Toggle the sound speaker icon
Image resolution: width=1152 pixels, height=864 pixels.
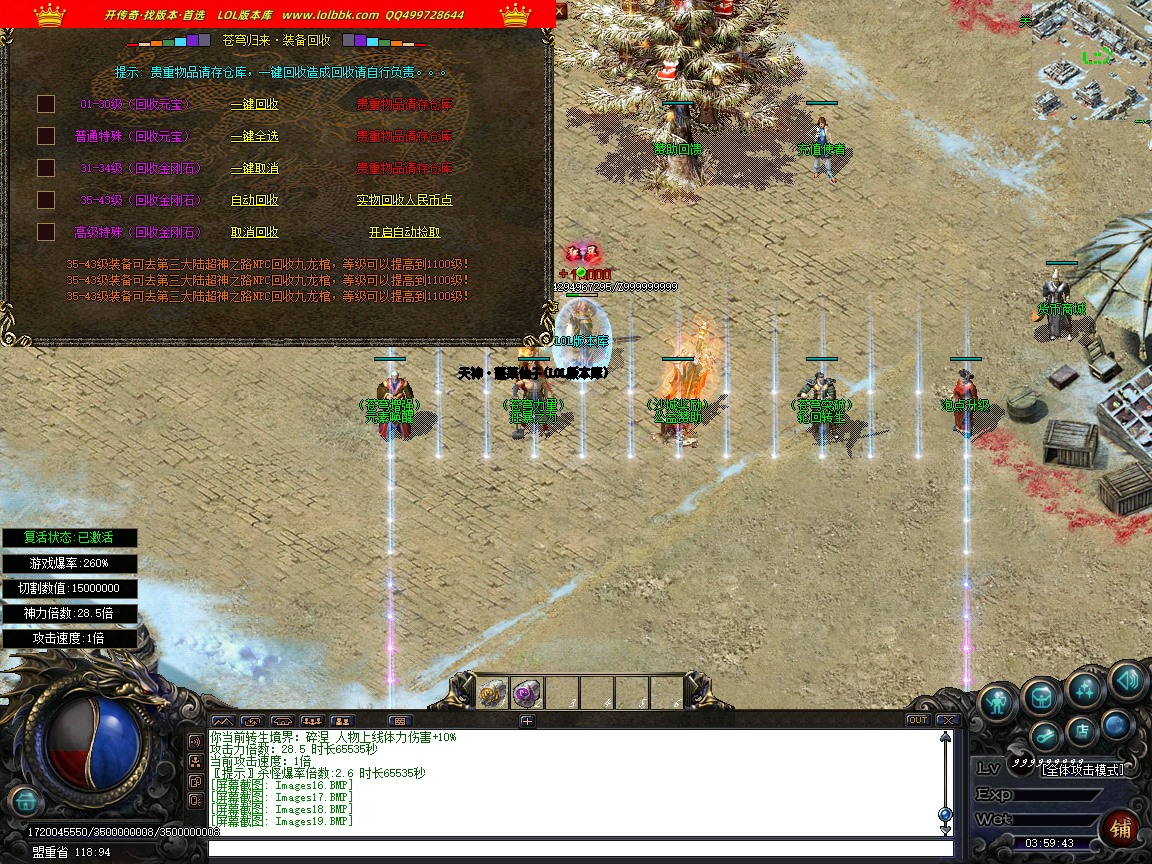[1127, 682]
